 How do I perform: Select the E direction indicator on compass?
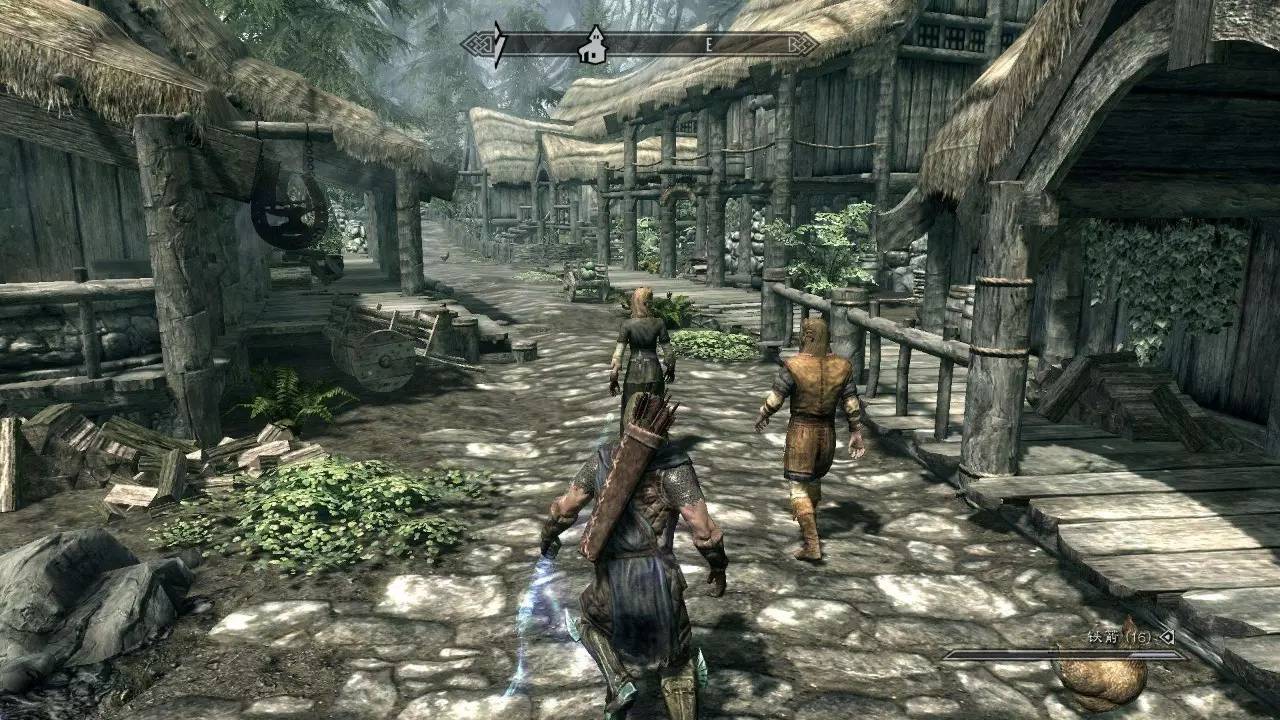tap(710, 44)
